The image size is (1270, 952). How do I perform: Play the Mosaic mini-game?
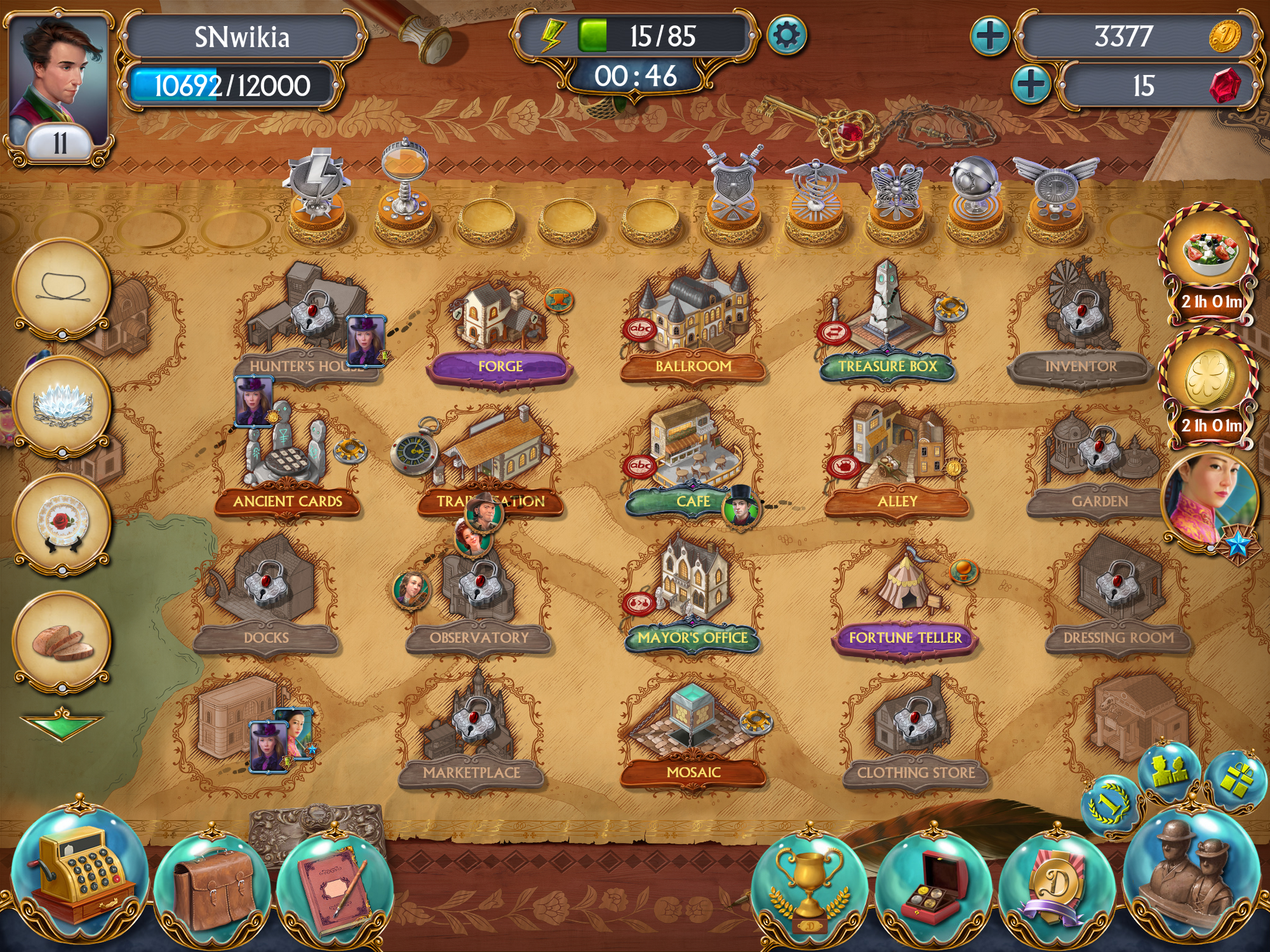point(693,730)
